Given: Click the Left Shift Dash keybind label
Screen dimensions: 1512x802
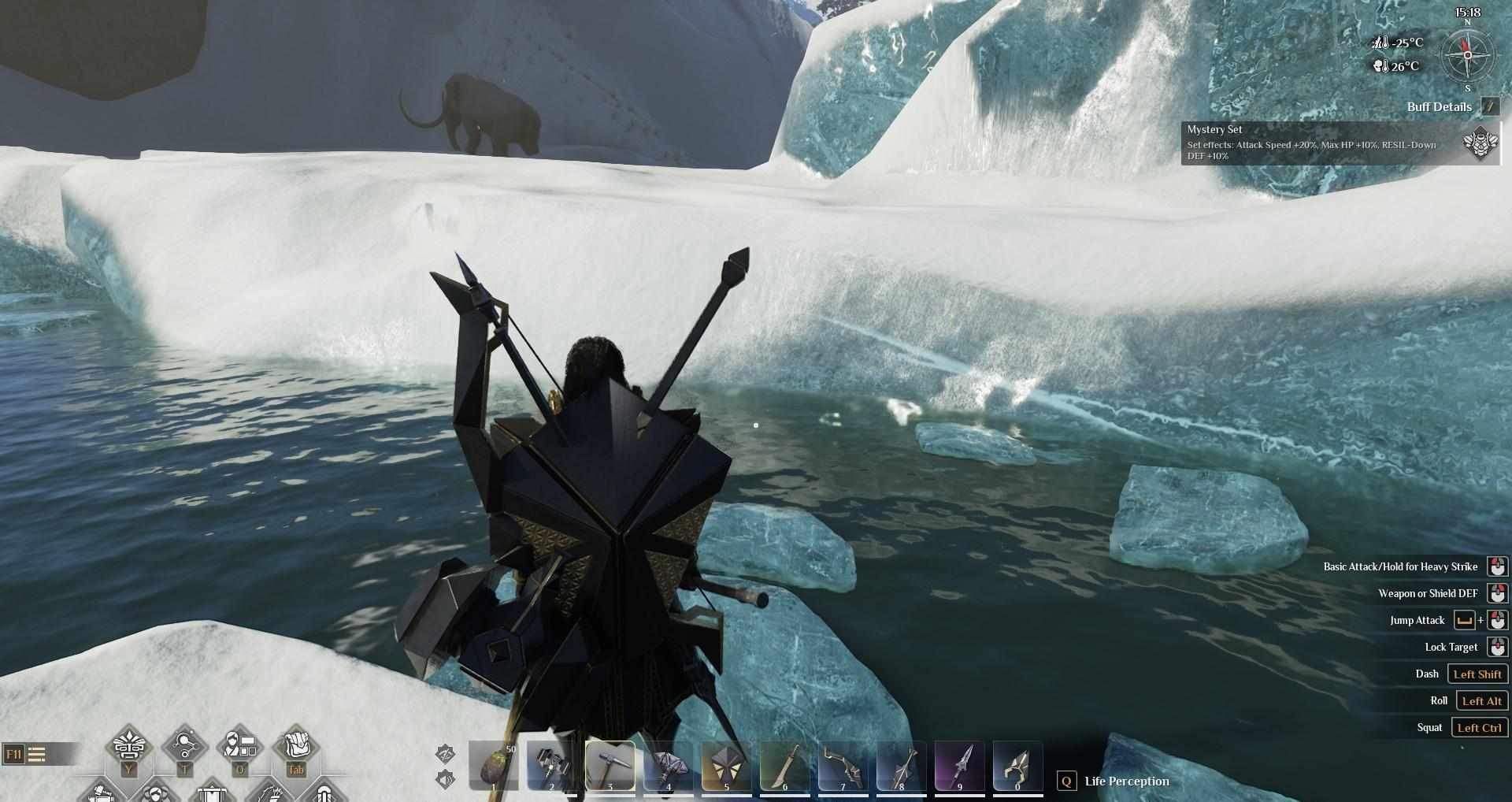Looking at the screenshot, I should pyautogui.click(x=1479, y=674).
